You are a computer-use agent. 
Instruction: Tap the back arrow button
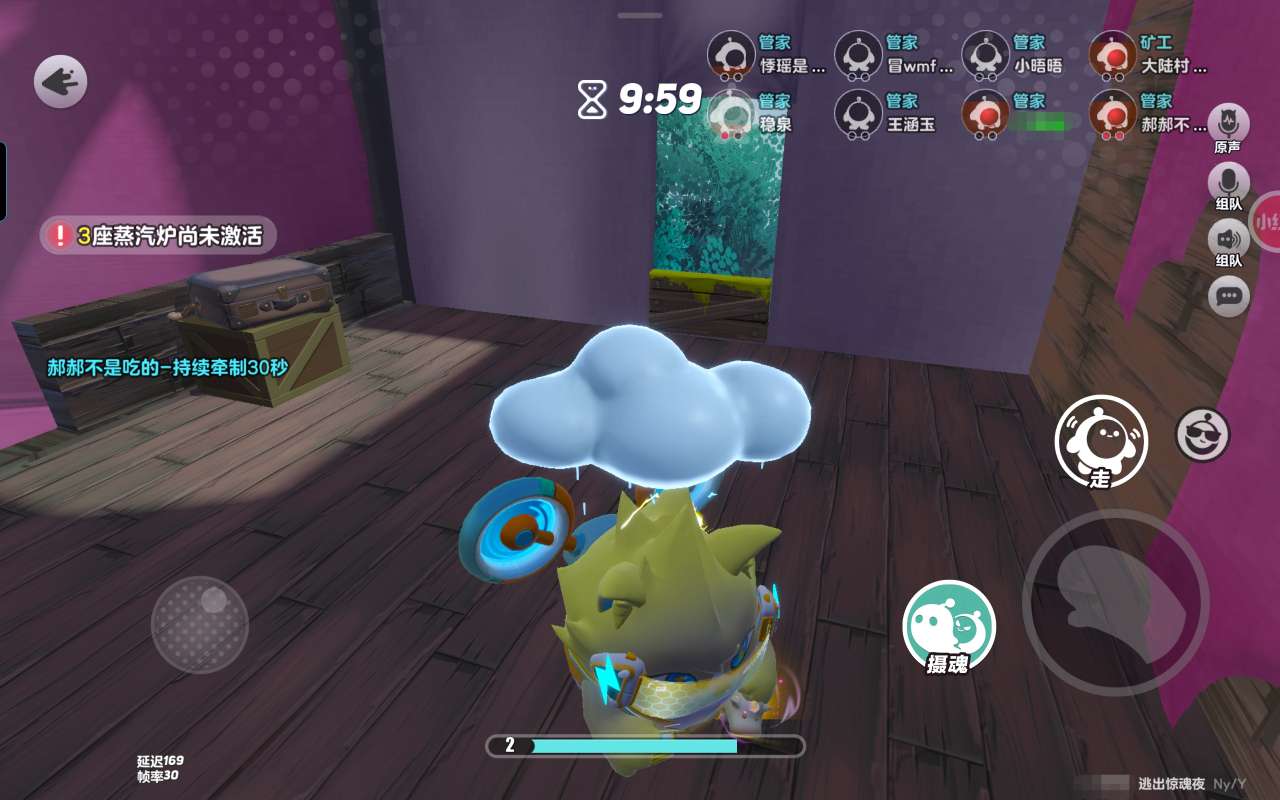(x=60, y=81)
